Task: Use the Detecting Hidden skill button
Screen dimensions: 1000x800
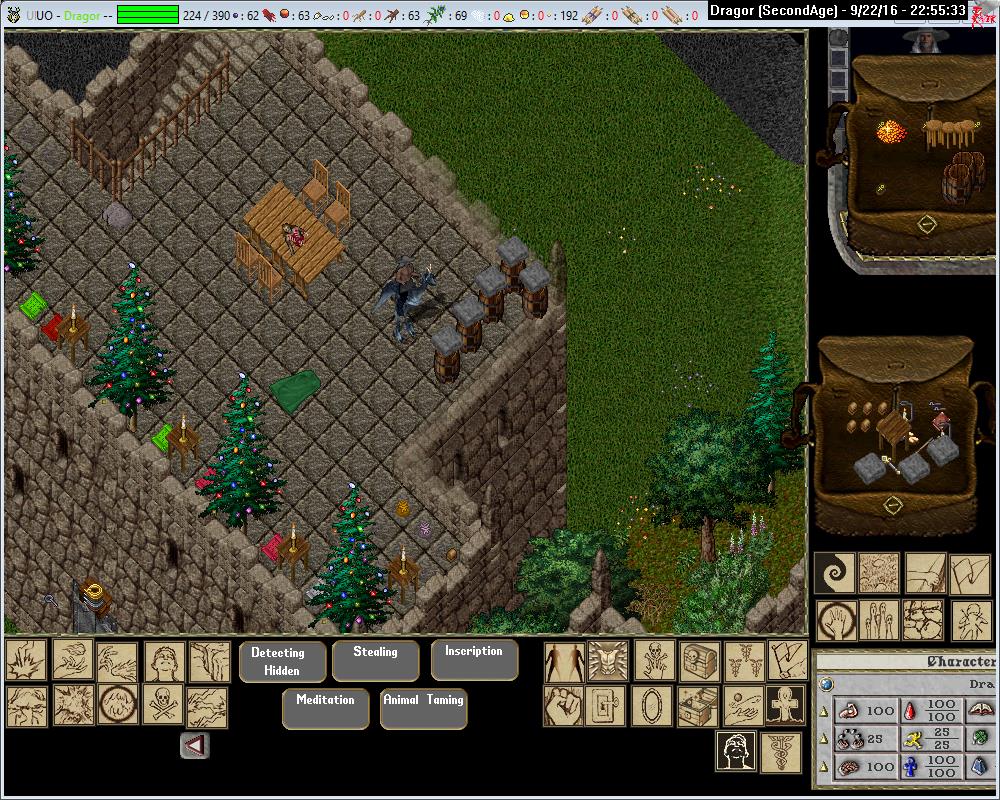Action: click(x=283, y=662)
